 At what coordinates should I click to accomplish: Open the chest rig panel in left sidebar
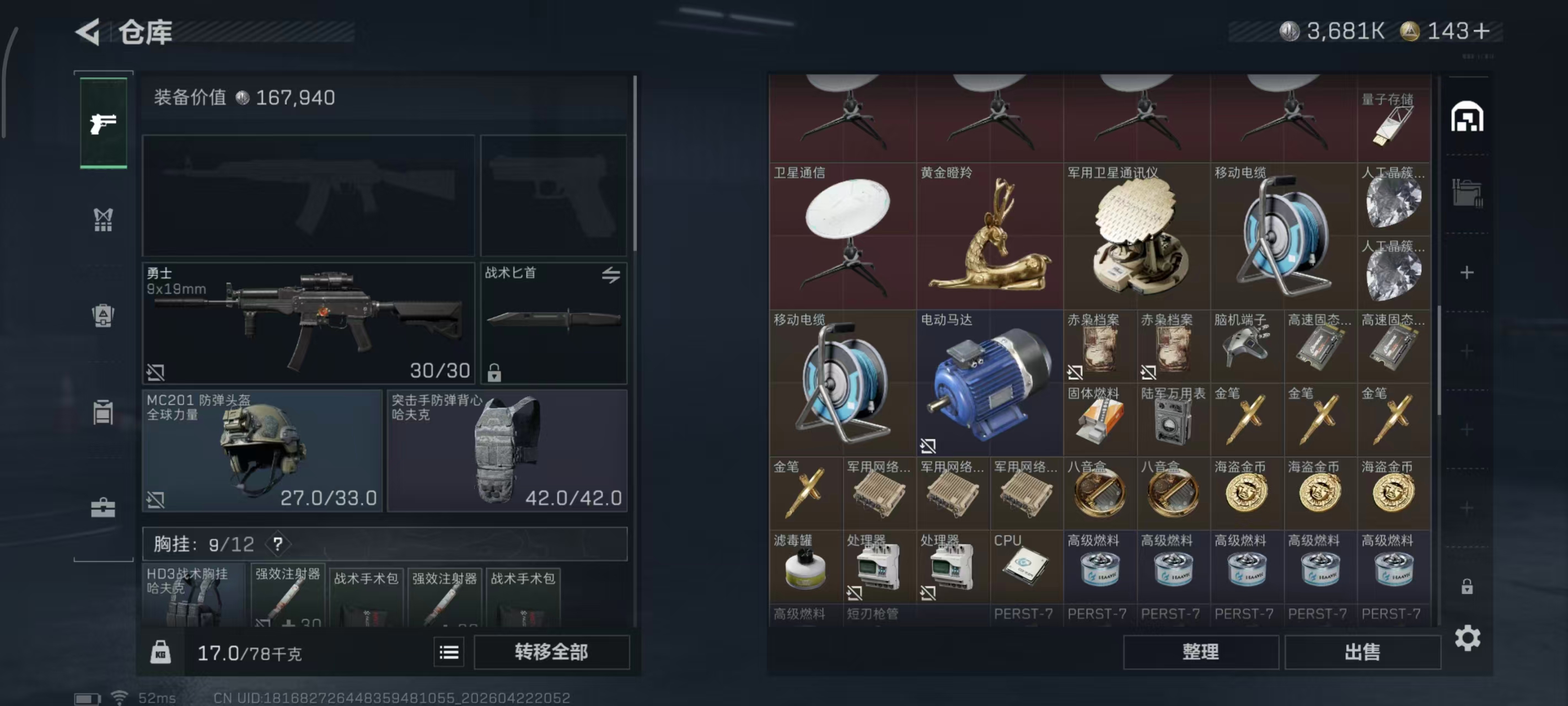click(103, 220)
